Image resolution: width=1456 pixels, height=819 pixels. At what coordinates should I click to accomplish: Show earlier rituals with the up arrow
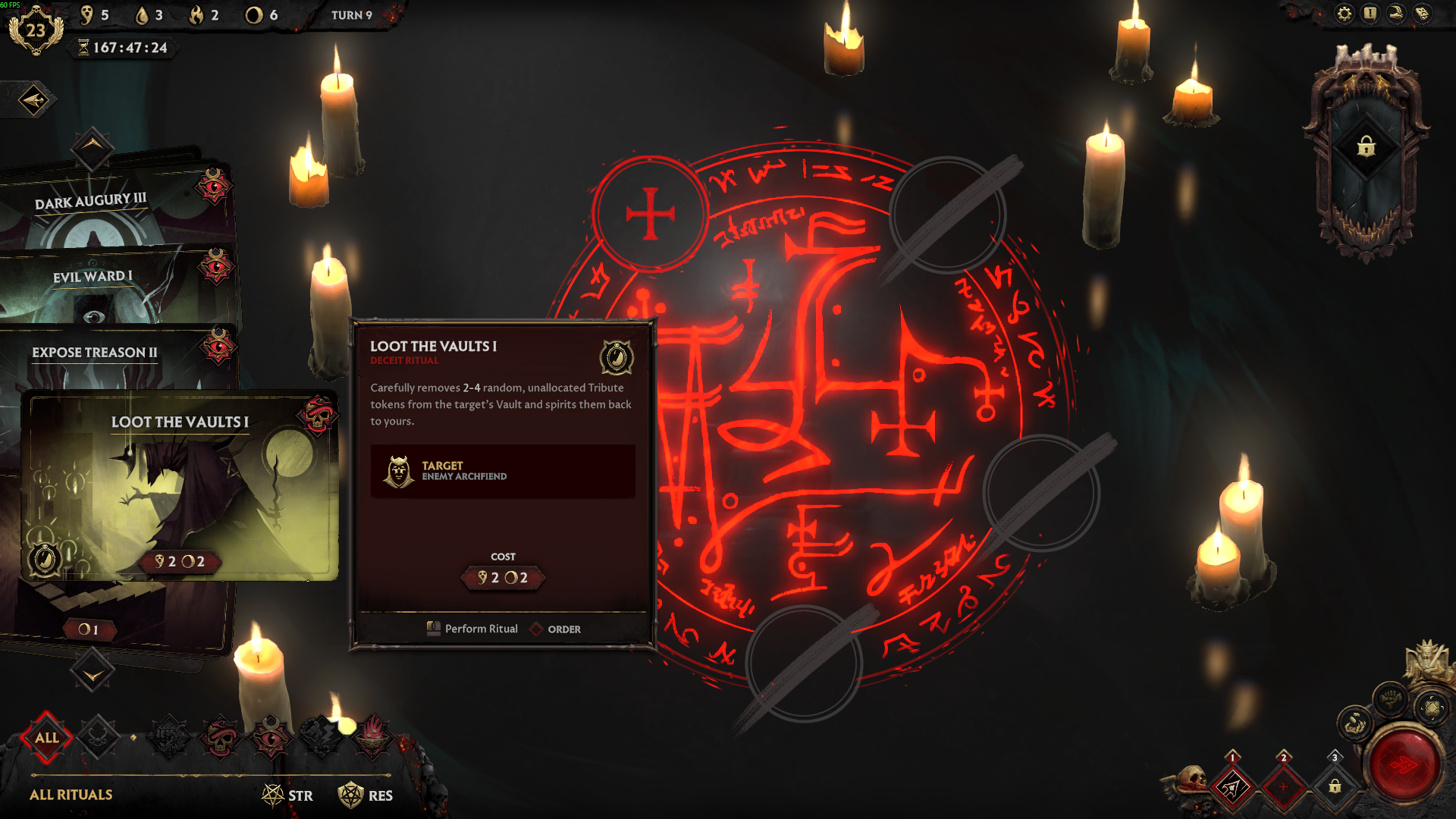(x=93, y=146)
